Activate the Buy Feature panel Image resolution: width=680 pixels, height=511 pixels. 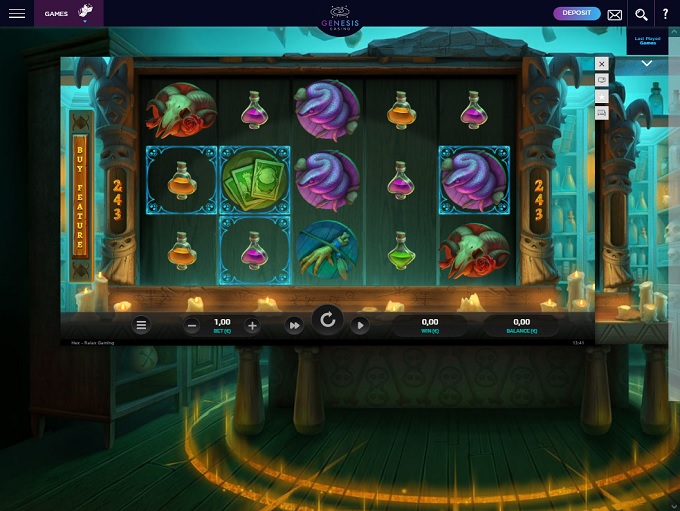point(81,193)
